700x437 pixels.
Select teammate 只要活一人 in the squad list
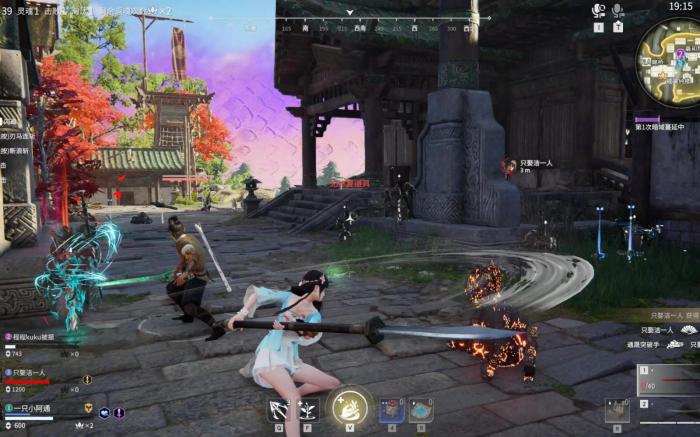pyautogui.click(x=33, y=373)
